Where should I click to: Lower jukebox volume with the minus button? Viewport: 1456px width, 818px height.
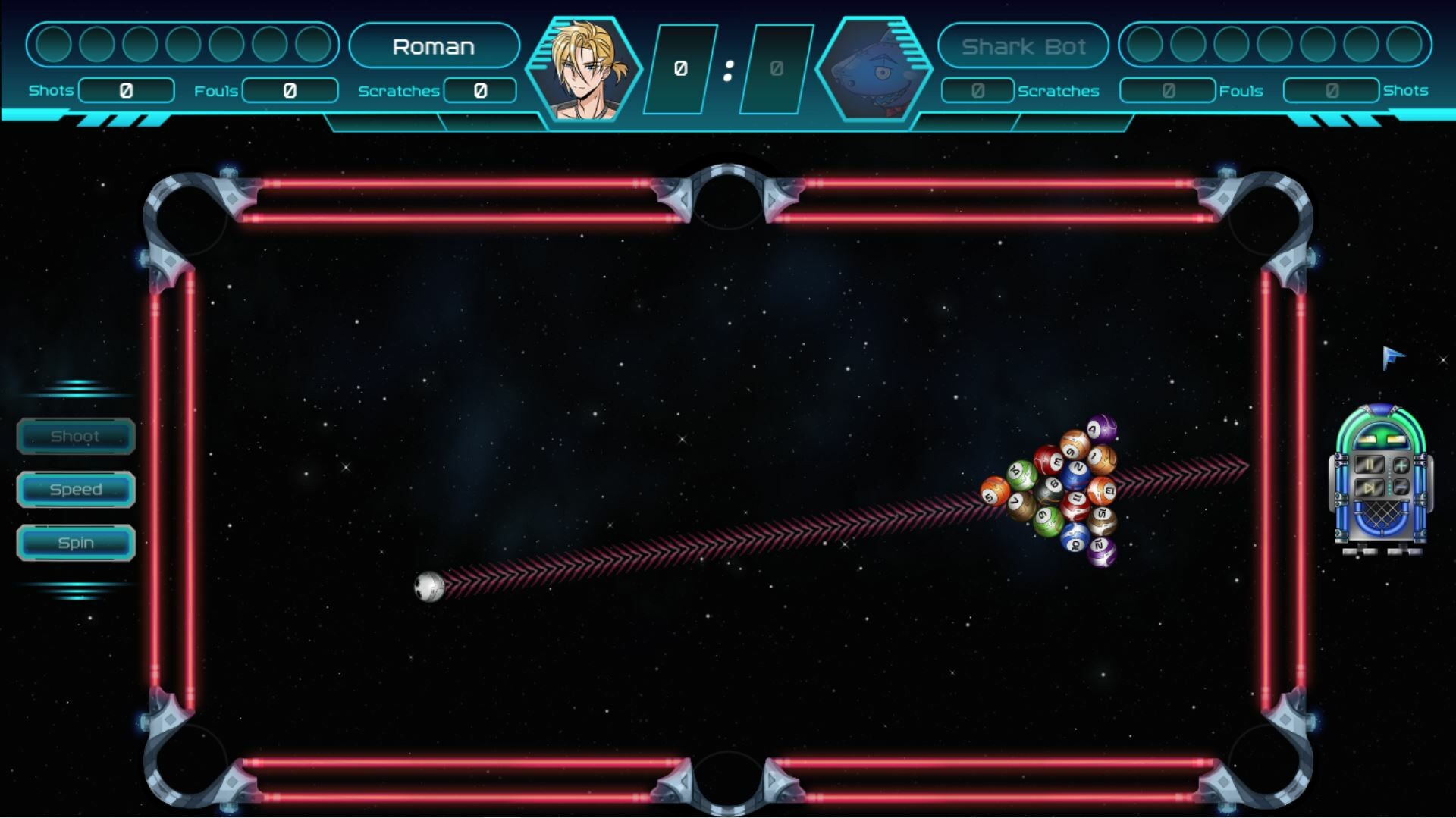1401,486
